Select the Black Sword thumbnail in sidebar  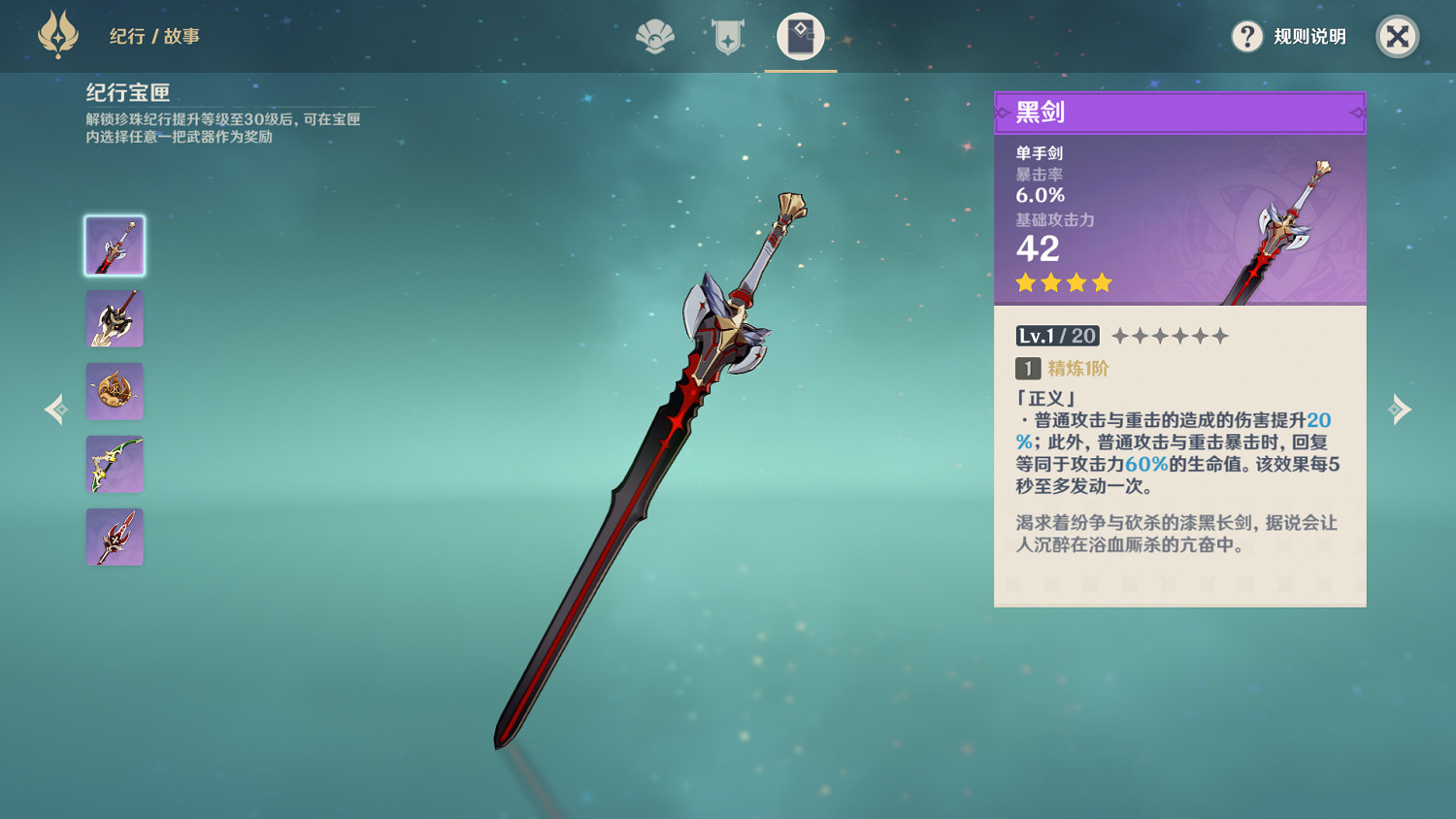click(x=115, y=245)
